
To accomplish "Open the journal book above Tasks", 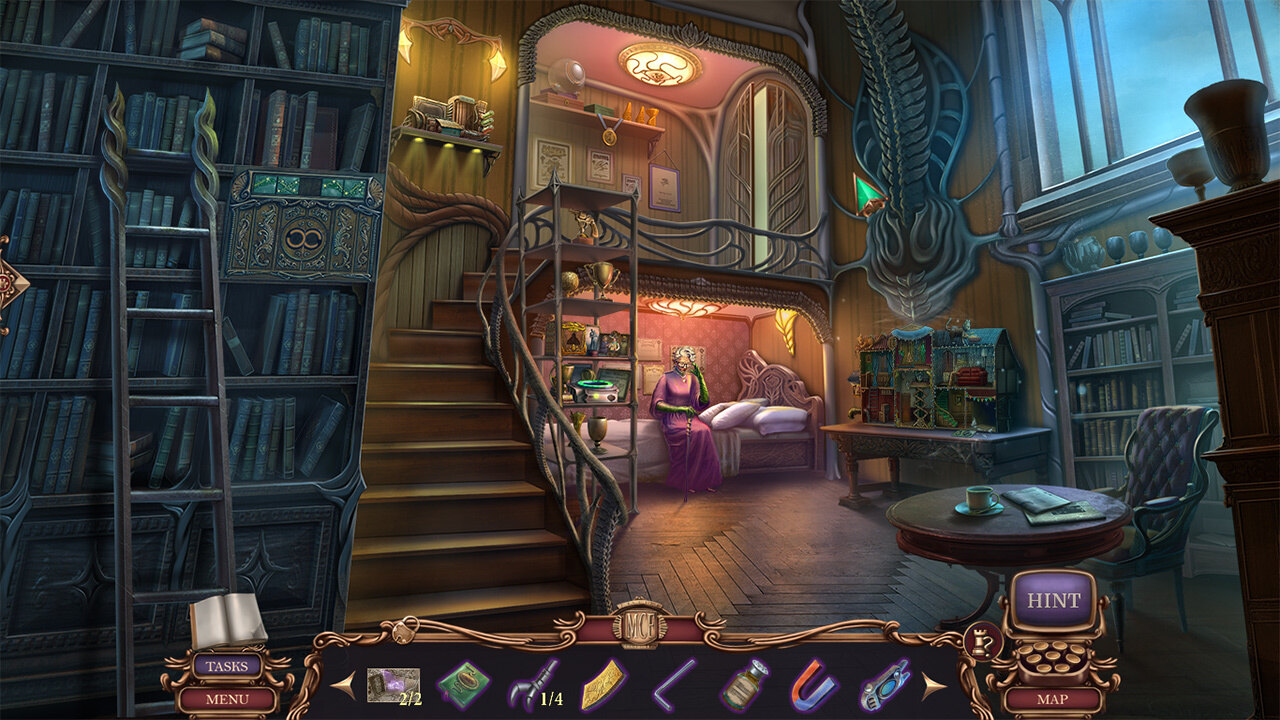I will click(x=228, y=621).
